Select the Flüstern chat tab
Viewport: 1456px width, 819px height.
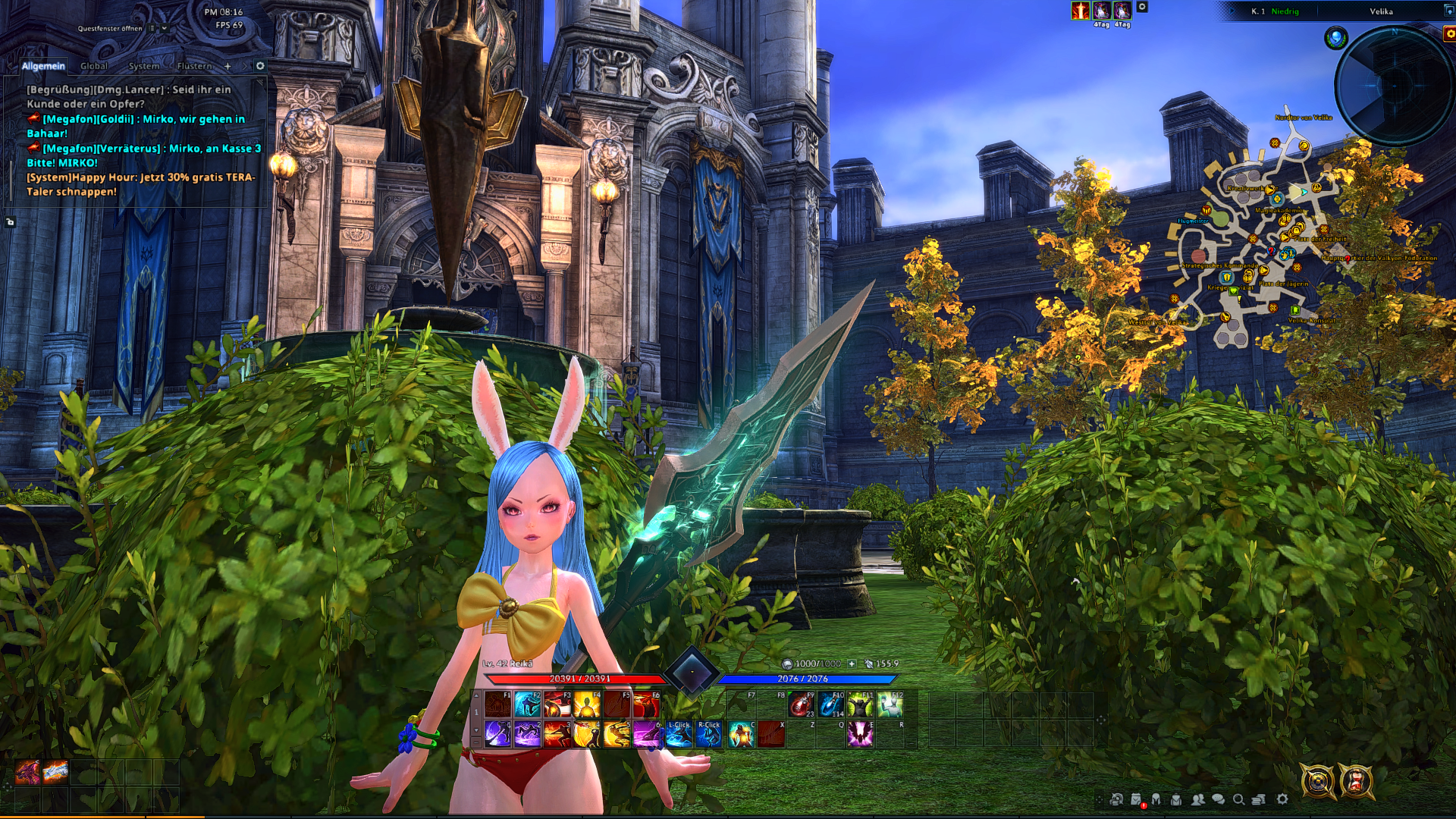point(194,66)
